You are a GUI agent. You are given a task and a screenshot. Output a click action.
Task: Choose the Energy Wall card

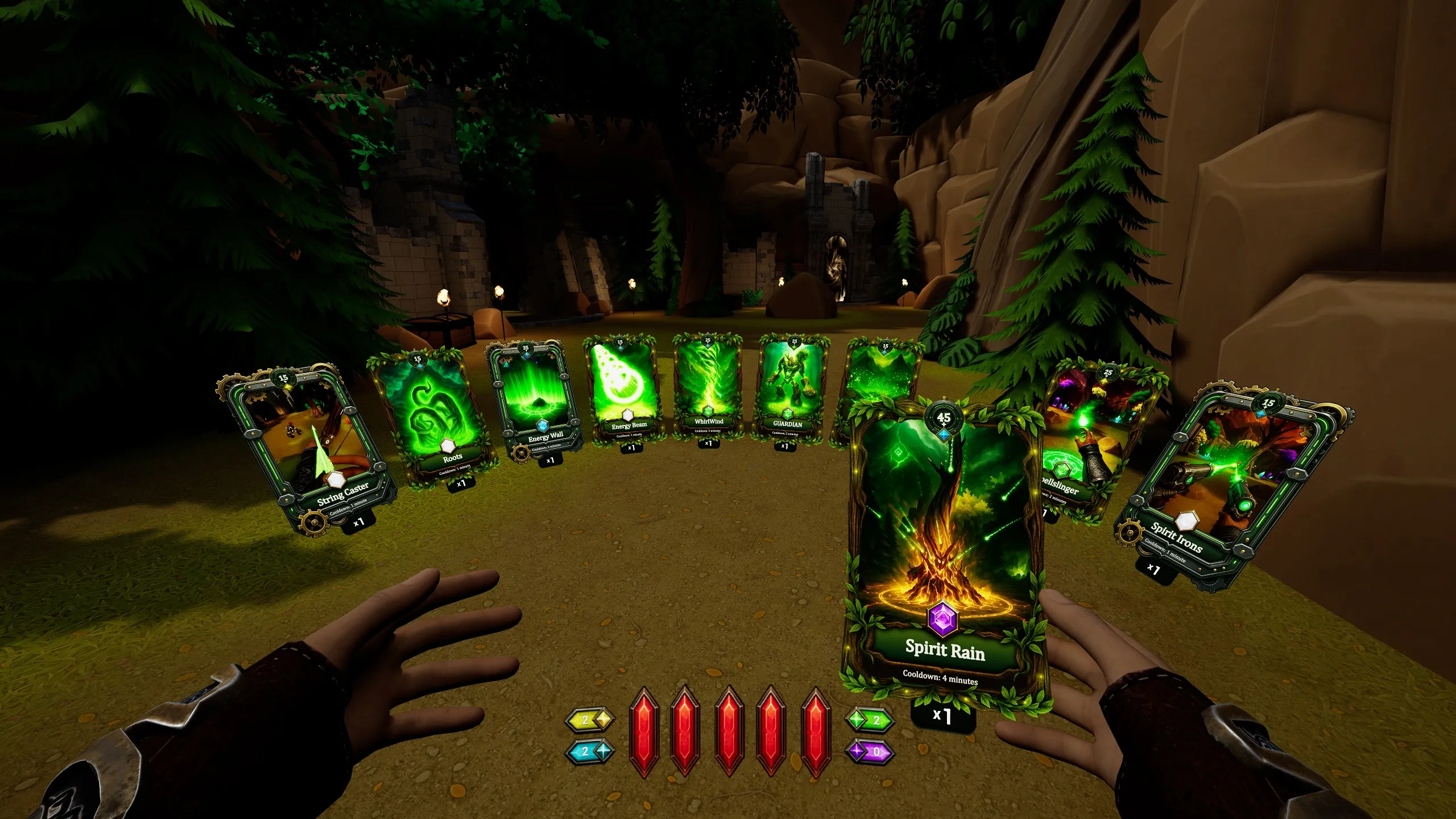tap(535, 401)
